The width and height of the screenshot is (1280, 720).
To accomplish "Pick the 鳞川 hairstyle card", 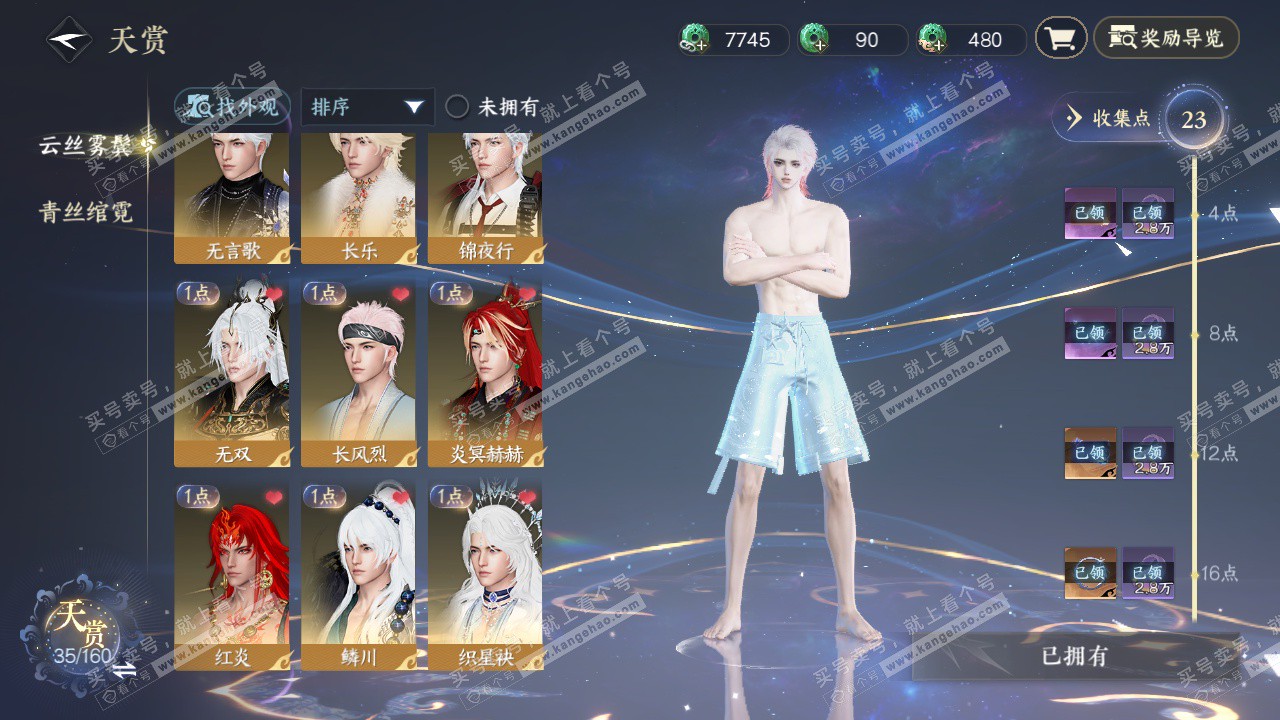I will (x=359, y=576).
